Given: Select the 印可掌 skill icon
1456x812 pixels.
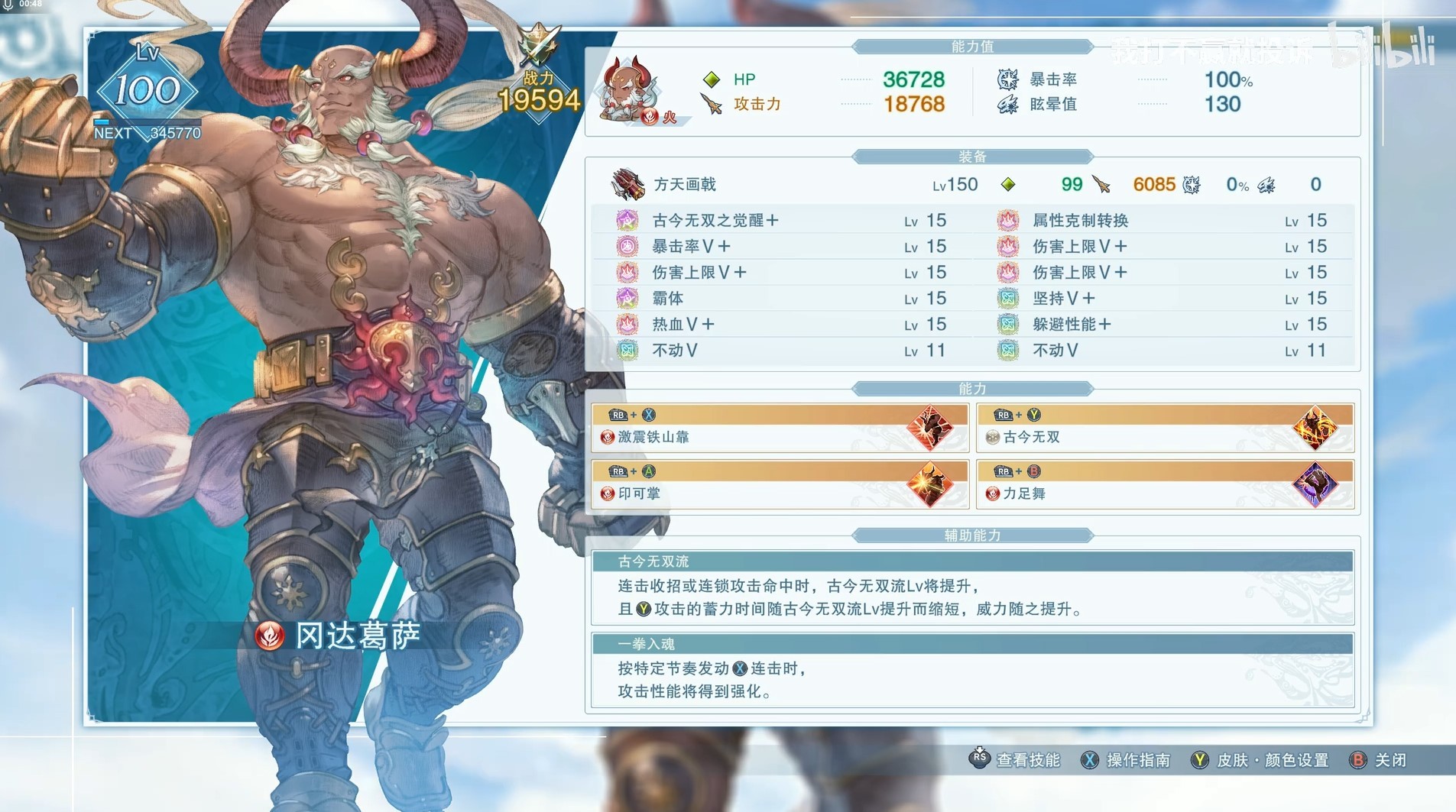Looking at the screenshot, I should pos(931,484).
